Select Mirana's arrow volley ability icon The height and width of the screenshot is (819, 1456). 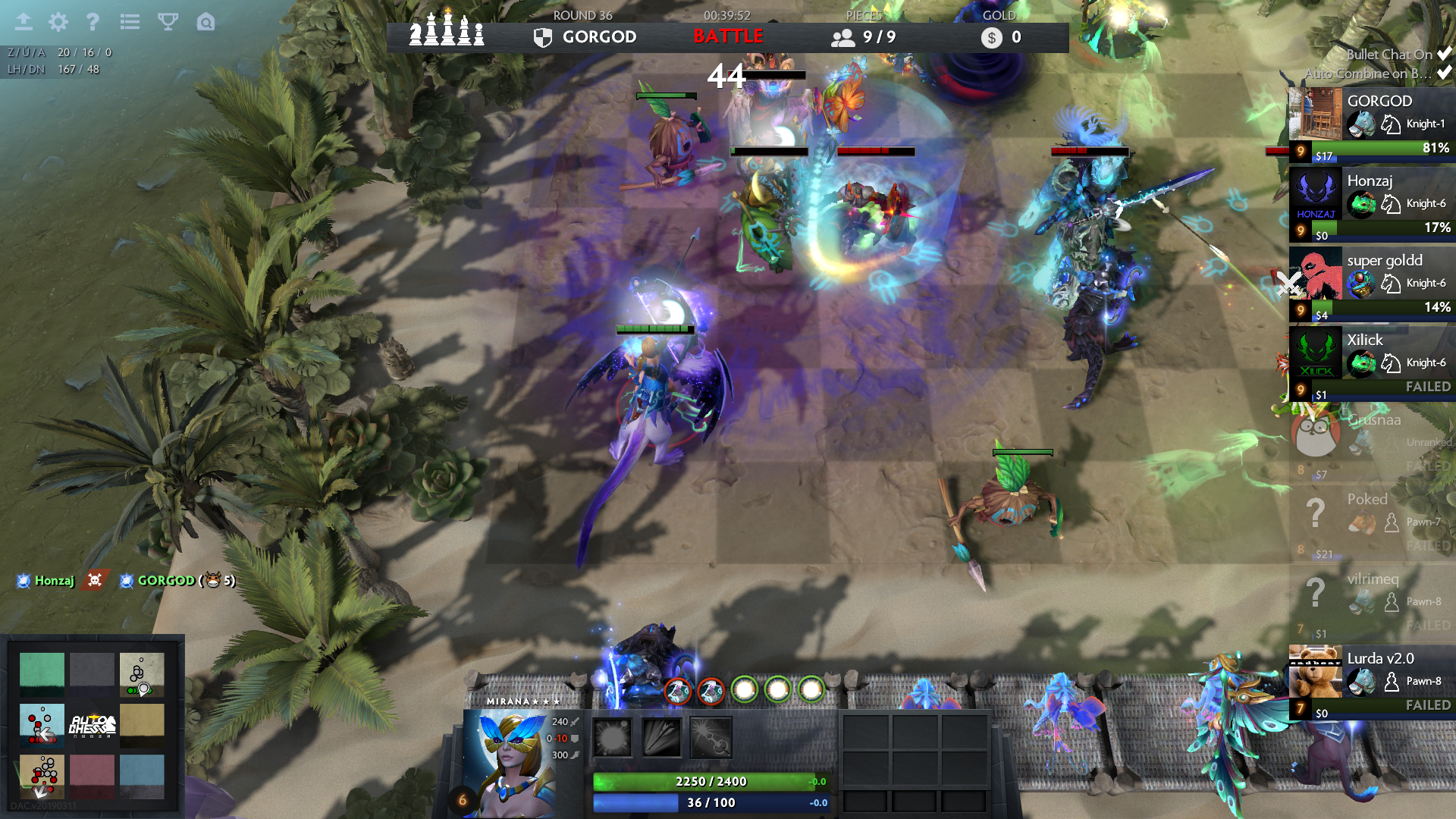point(661,737)
